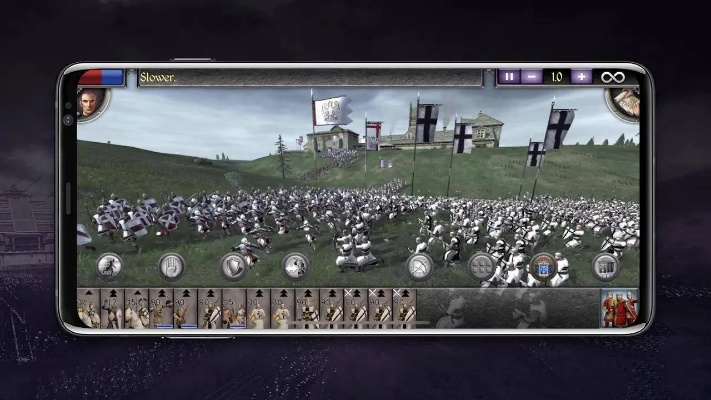Select the horse head command button
The height and width of the screenshot is (400, 711).
[296, 266]
